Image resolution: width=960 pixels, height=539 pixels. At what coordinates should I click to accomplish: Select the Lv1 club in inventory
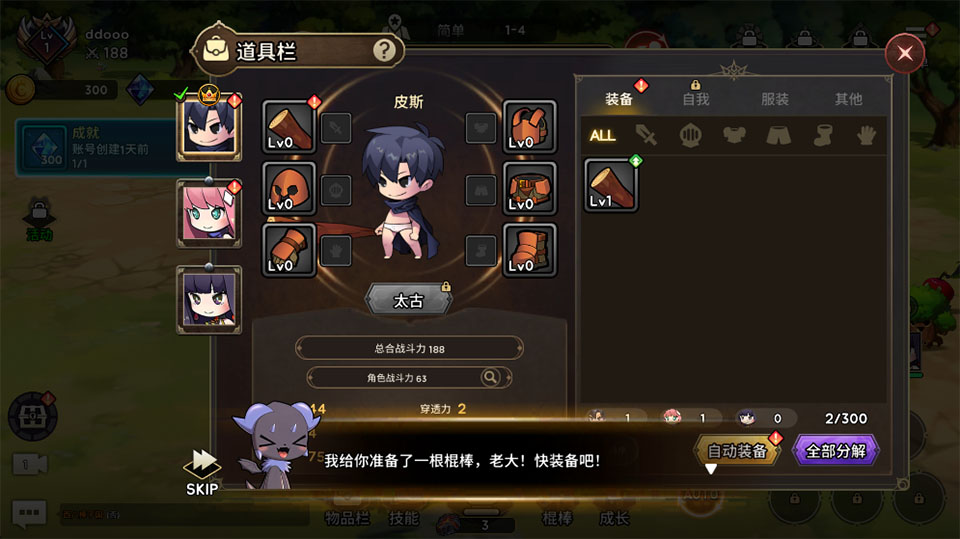(x=611, y=185)
